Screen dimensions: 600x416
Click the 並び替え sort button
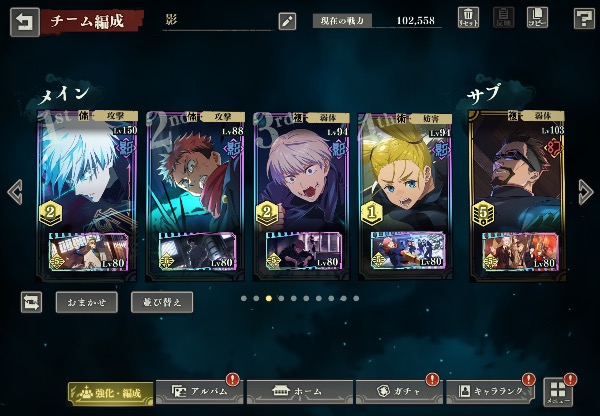(161, 301)
